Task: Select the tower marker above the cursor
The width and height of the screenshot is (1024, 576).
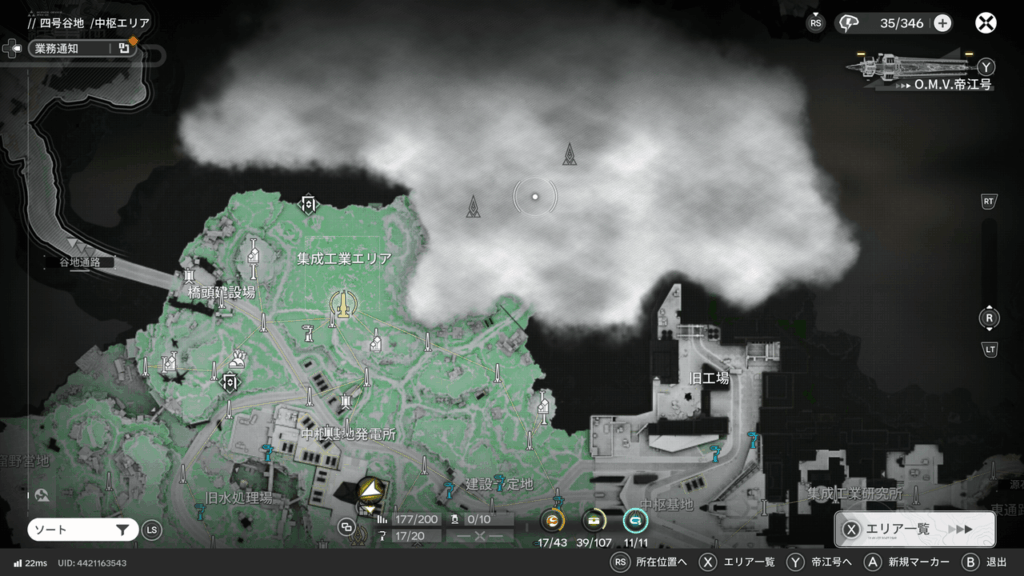Action: tap(569, 153)
